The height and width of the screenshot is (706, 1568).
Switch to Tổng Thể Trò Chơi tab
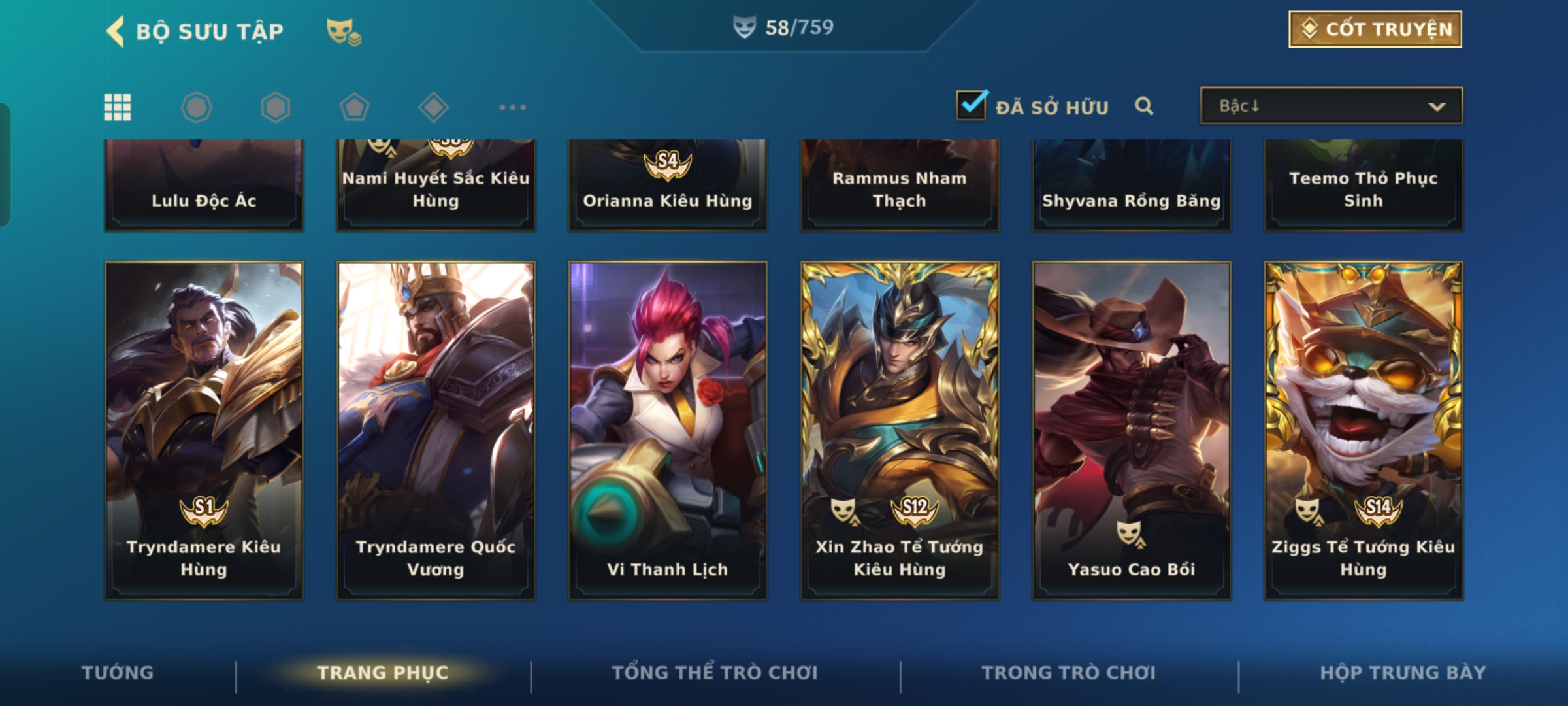[x=715, y=673]
